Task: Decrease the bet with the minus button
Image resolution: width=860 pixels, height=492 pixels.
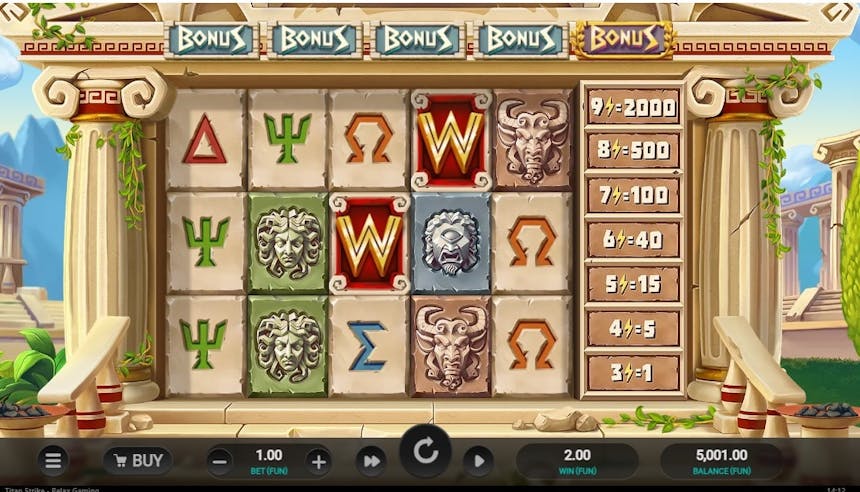Action: [x=221, y=461]
